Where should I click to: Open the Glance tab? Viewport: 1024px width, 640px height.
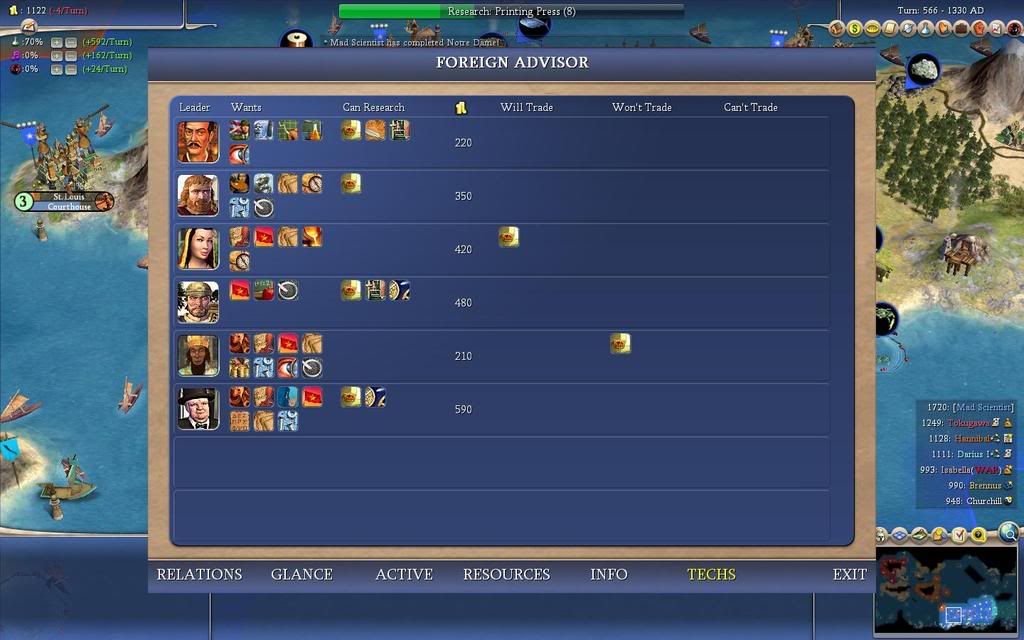tap(301, 574)
